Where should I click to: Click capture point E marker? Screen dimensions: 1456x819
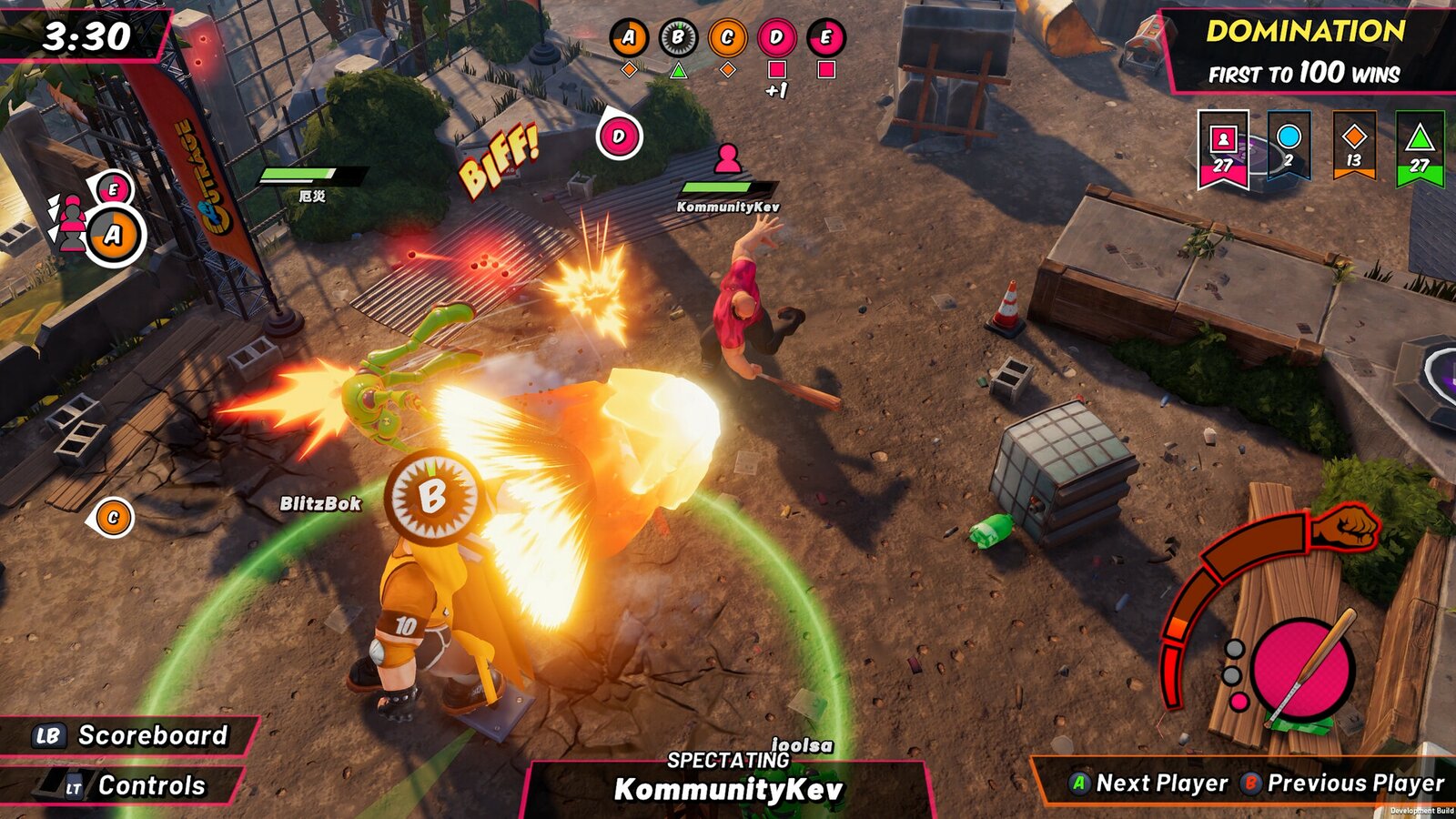tap(826, 38)
